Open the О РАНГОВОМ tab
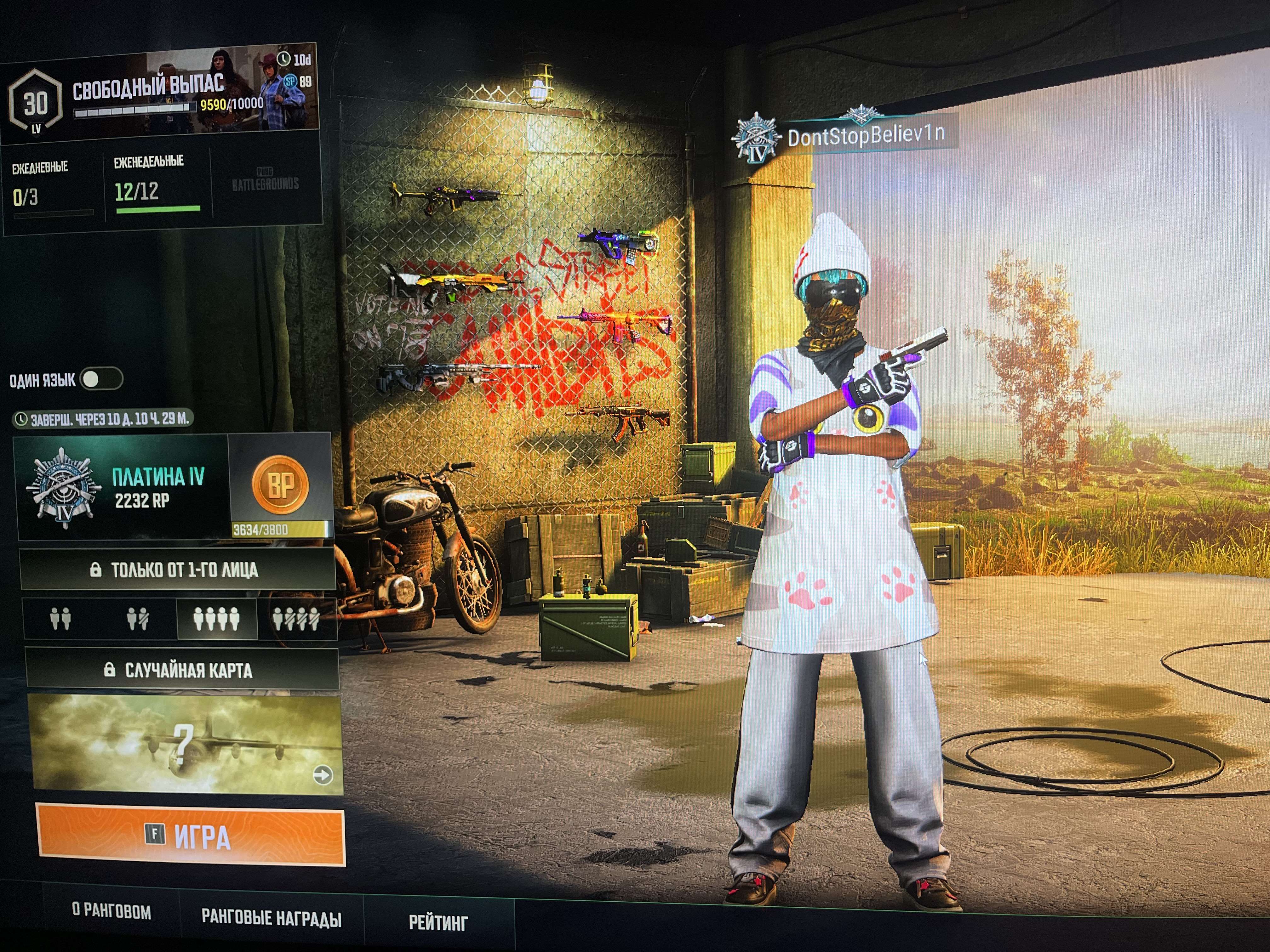Screen dimensions: 1270x952 pyautogui.click(x=112, y=912)
